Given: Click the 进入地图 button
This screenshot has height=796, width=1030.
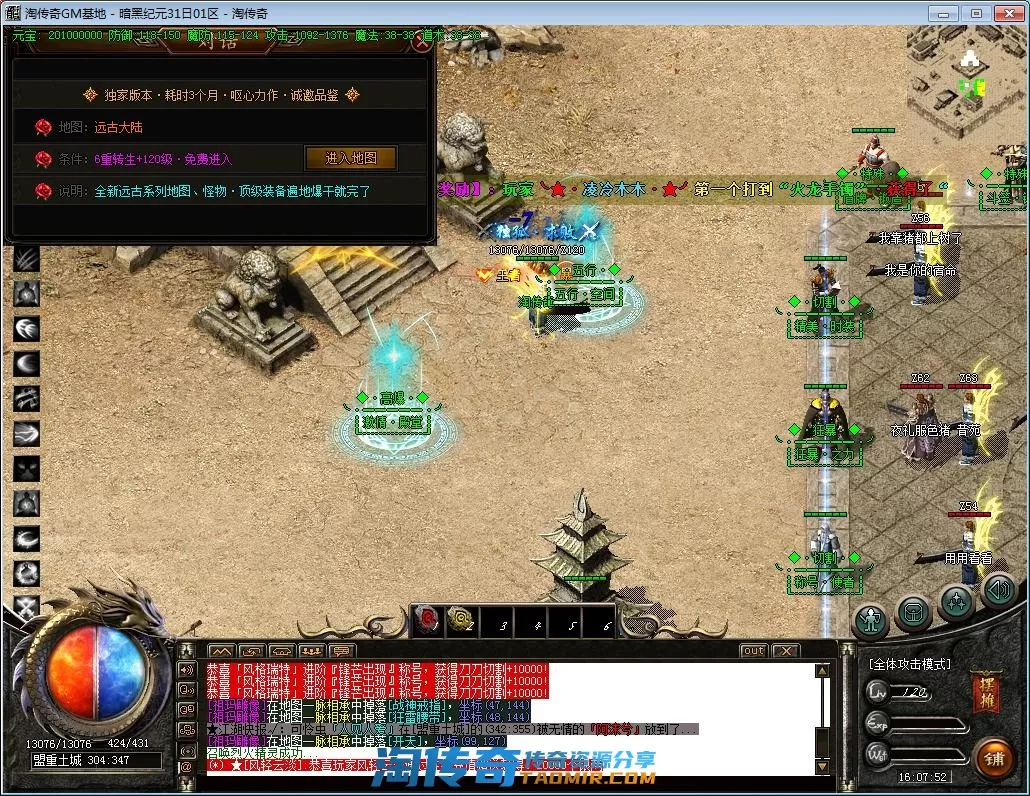Looking at the screenshot, I should tap(350, 159).
